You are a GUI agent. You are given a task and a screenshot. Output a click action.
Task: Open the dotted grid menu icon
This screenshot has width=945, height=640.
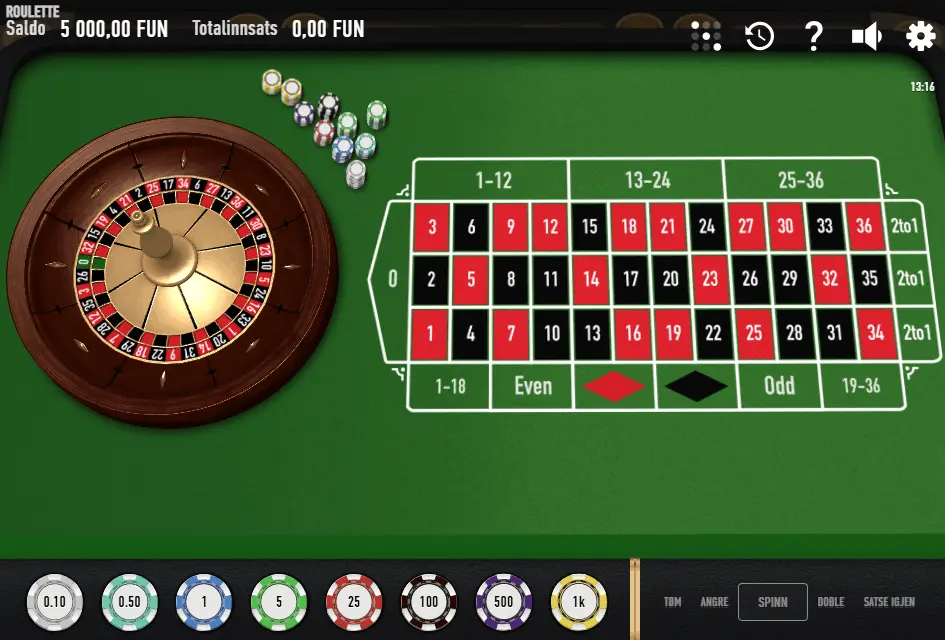706,37
